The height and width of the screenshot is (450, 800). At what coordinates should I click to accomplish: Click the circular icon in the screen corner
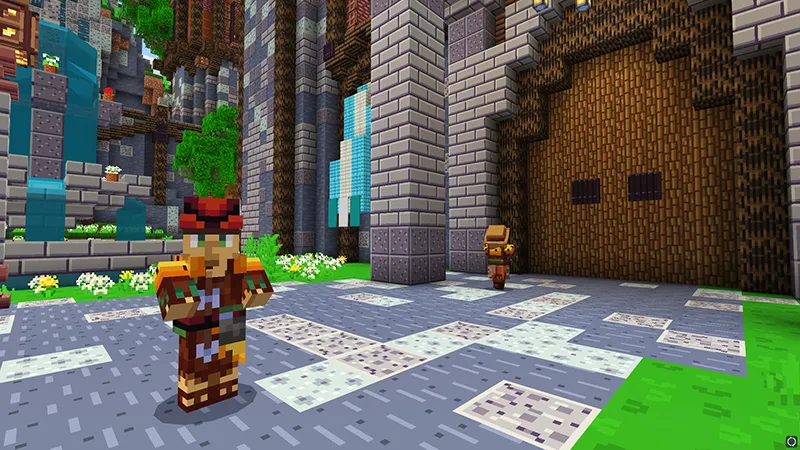click(x=791, y=441)
